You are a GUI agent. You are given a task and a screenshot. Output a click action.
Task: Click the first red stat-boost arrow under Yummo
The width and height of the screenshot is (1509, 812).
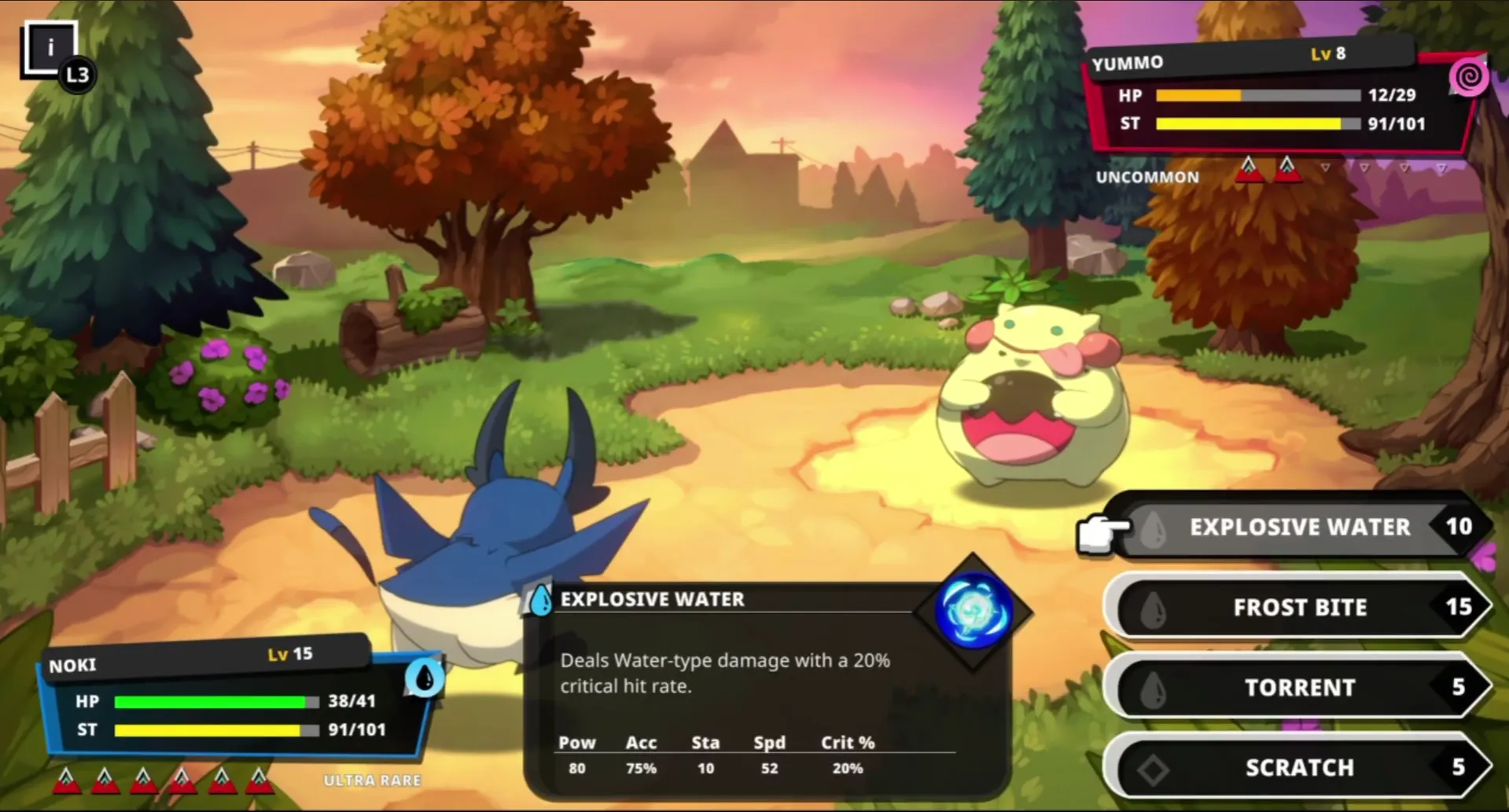[1250, 167]
